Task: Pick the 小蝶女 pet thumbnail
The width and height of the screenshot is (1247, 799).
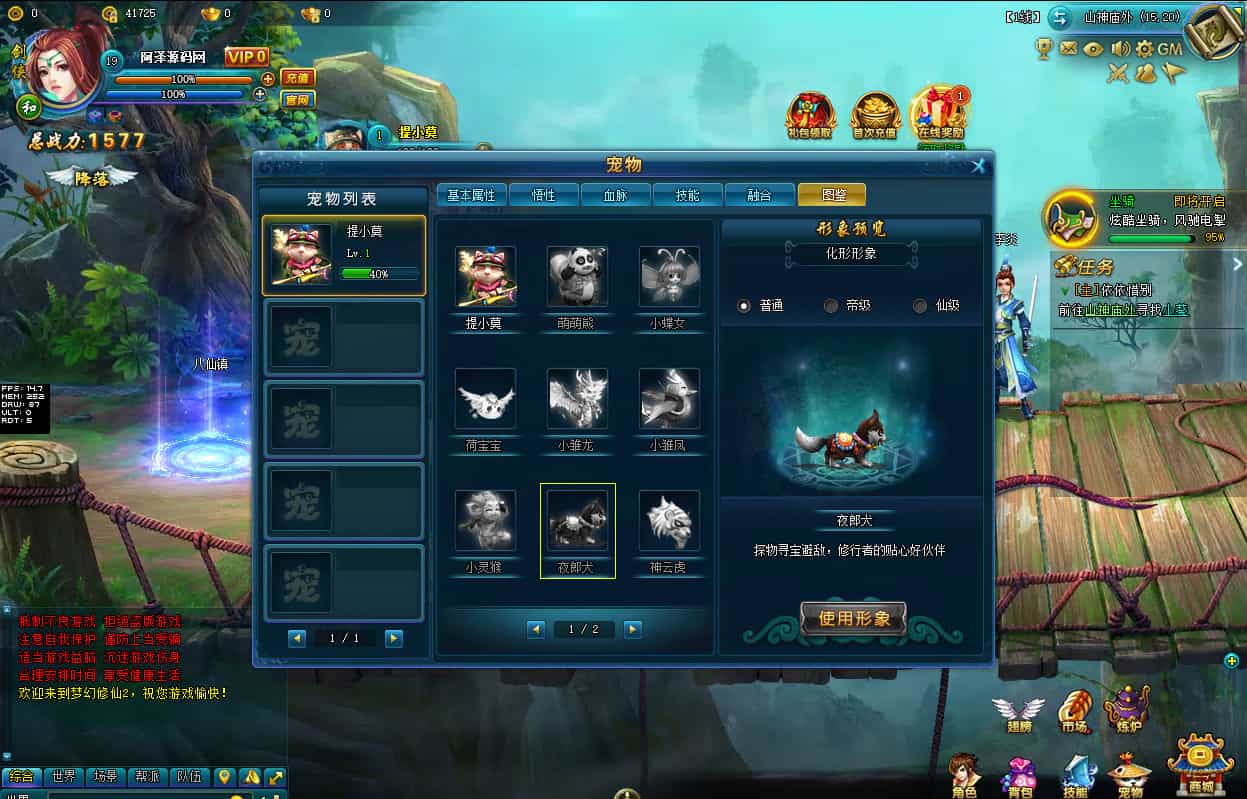Action: click(669, 277)
